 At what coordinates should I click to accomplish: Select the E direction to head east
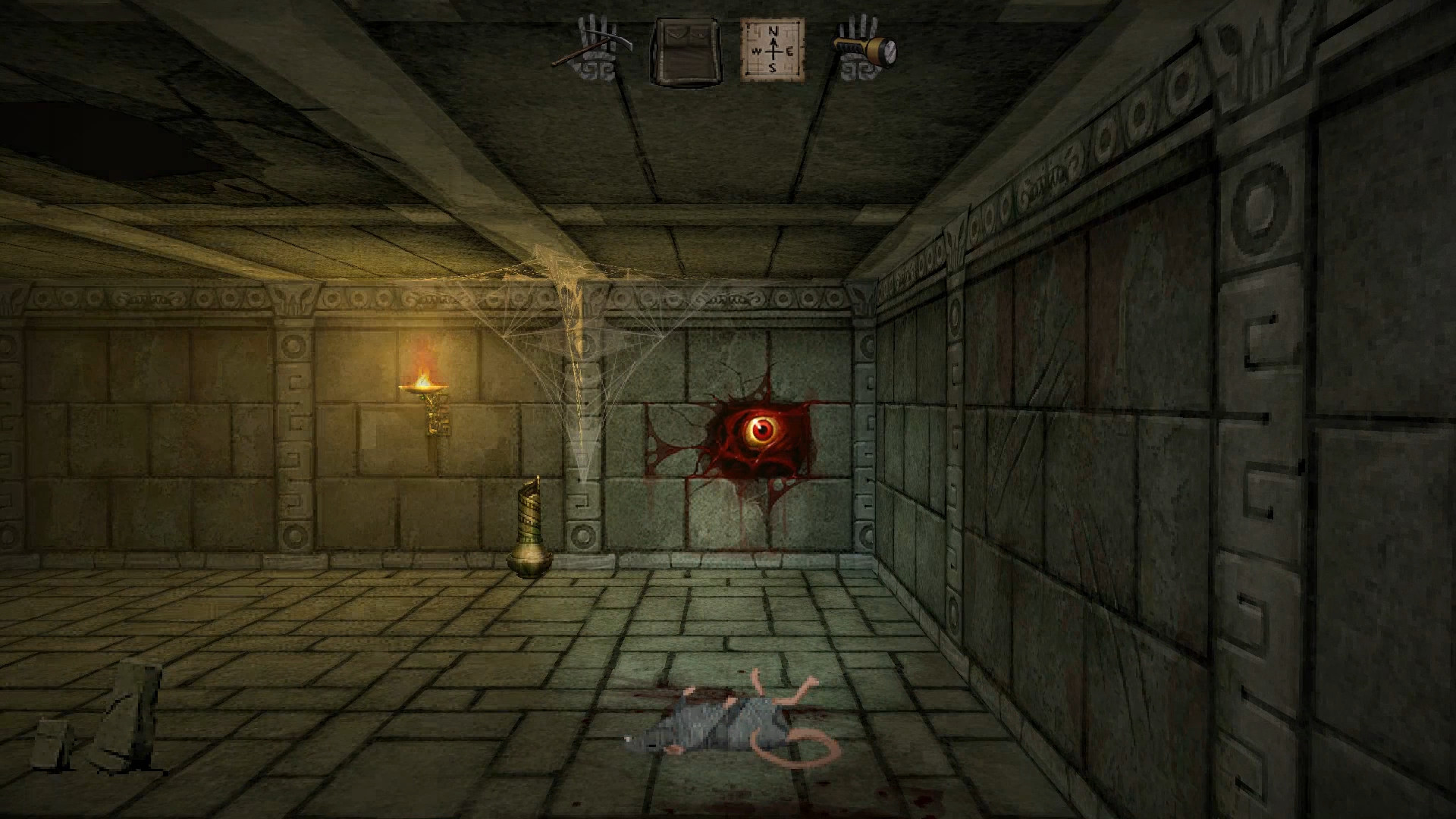[792, 52]
